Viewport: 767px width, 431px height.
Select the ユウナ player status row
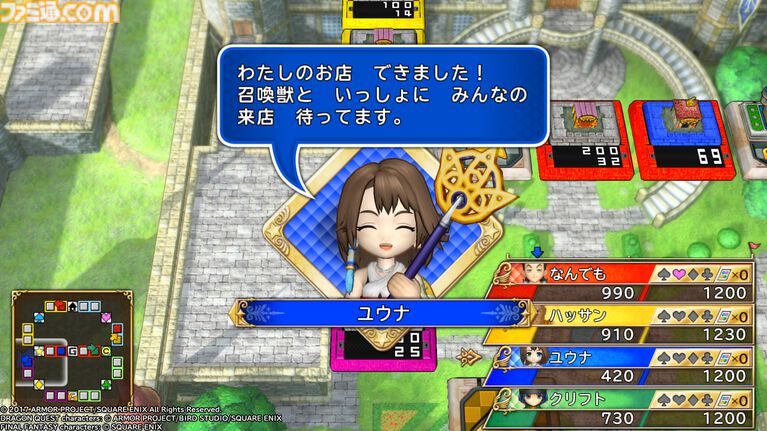[x=625, y=366]
